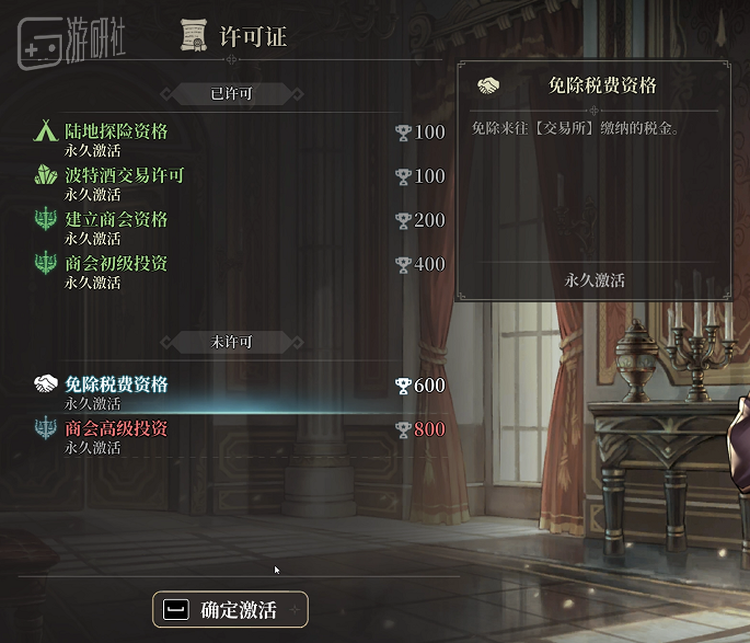Open the 商会初级投资 license entry
750x643 pixels.
click(117, 264)
